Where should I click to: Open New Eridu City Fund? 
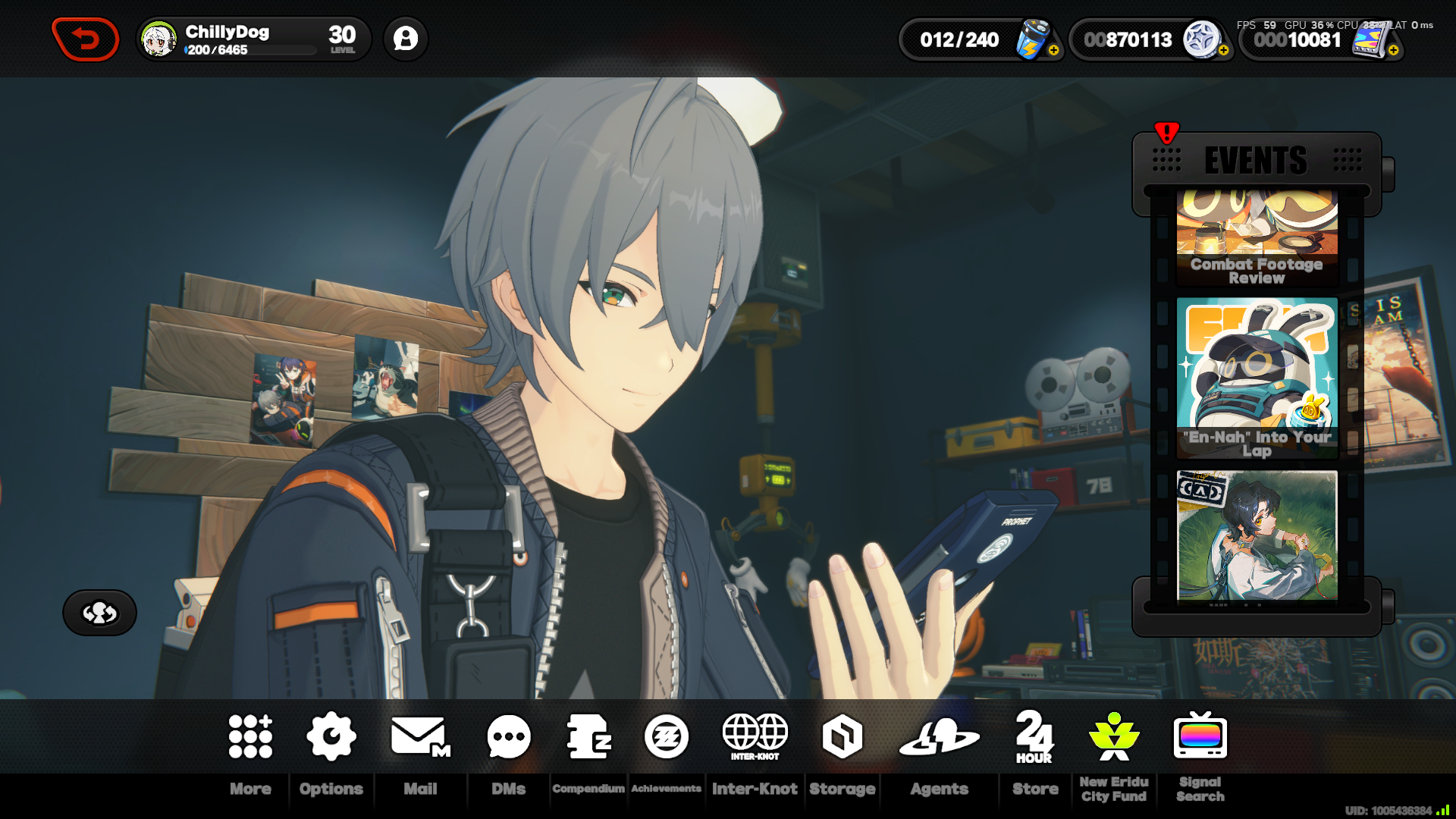pyautogui.click(x=1112, y=736)
